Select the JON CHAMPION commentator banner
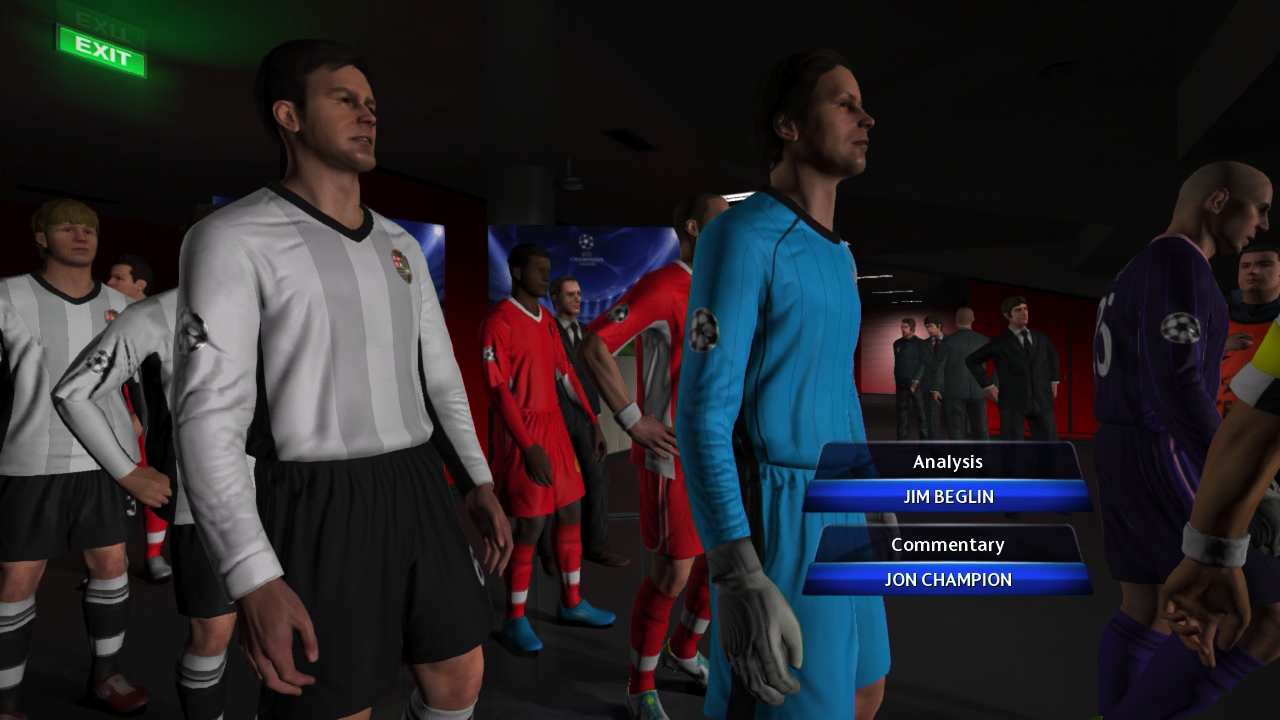The image size is (1280, 720). [948, 579]
